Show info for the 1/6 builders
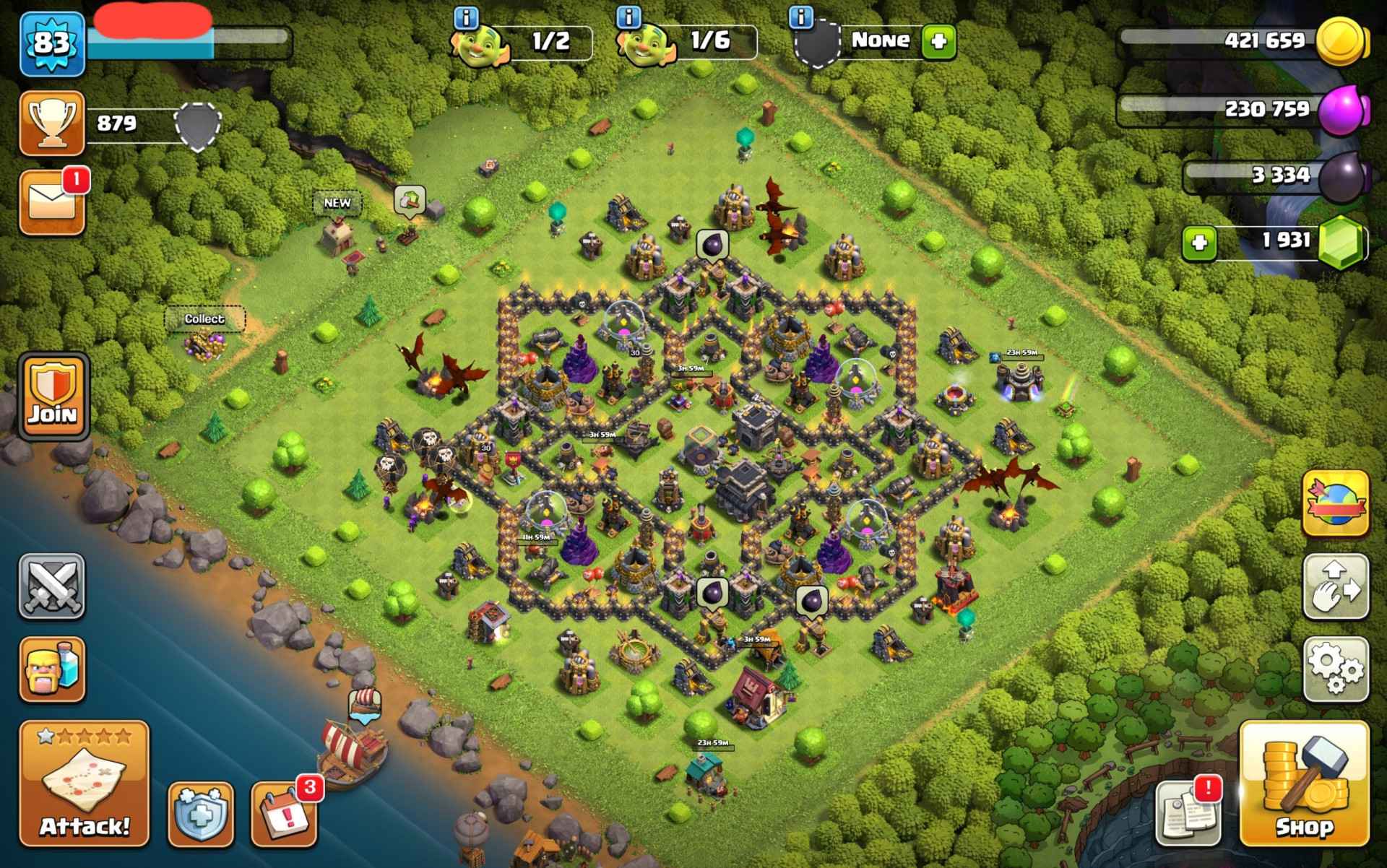 click(x=631, y=17)
